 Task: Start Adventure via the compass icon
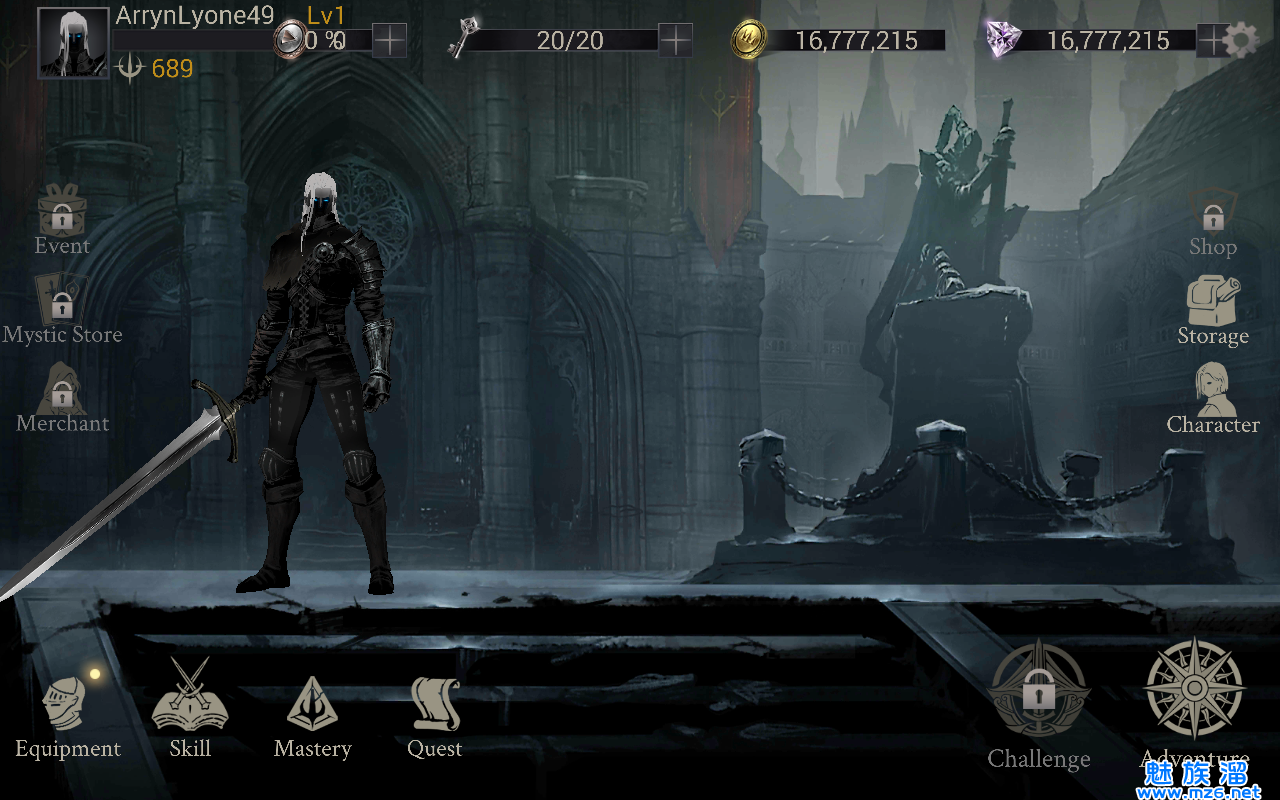(x=1194, y=692)
